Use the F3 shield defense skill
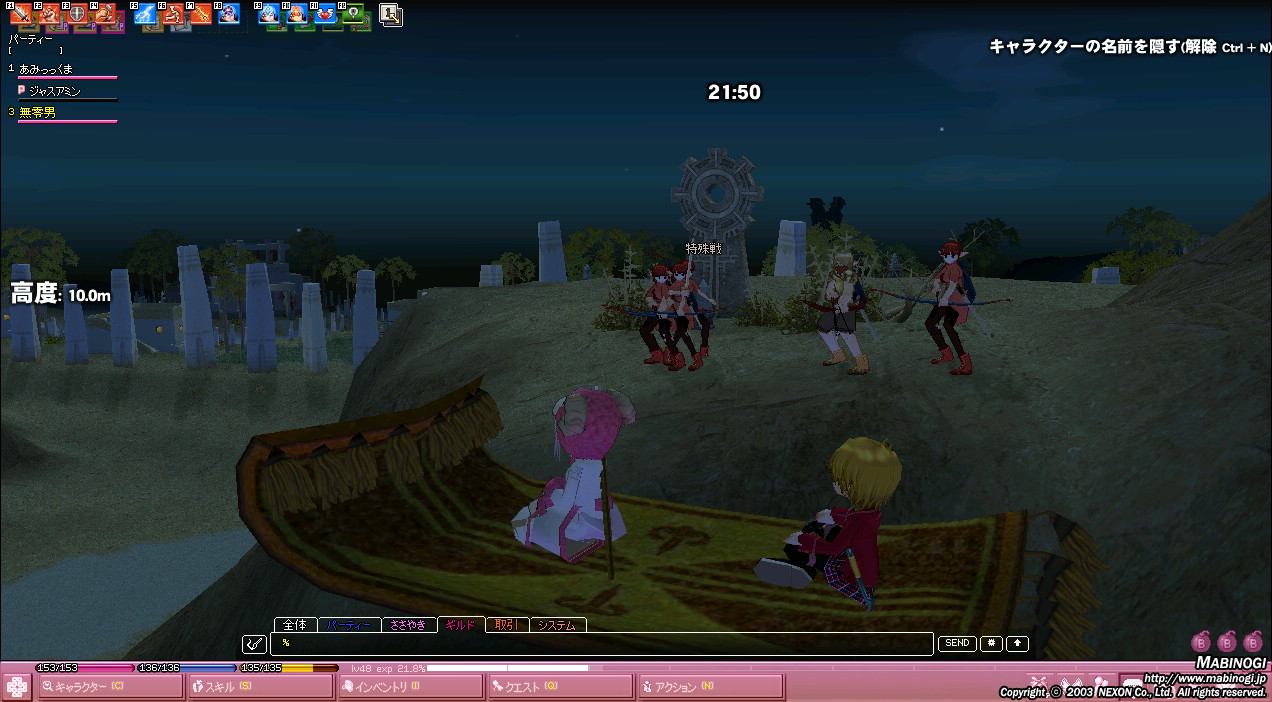Image resolution: width=1272 pixels, height=702 pixels. (x=77, y=14)
